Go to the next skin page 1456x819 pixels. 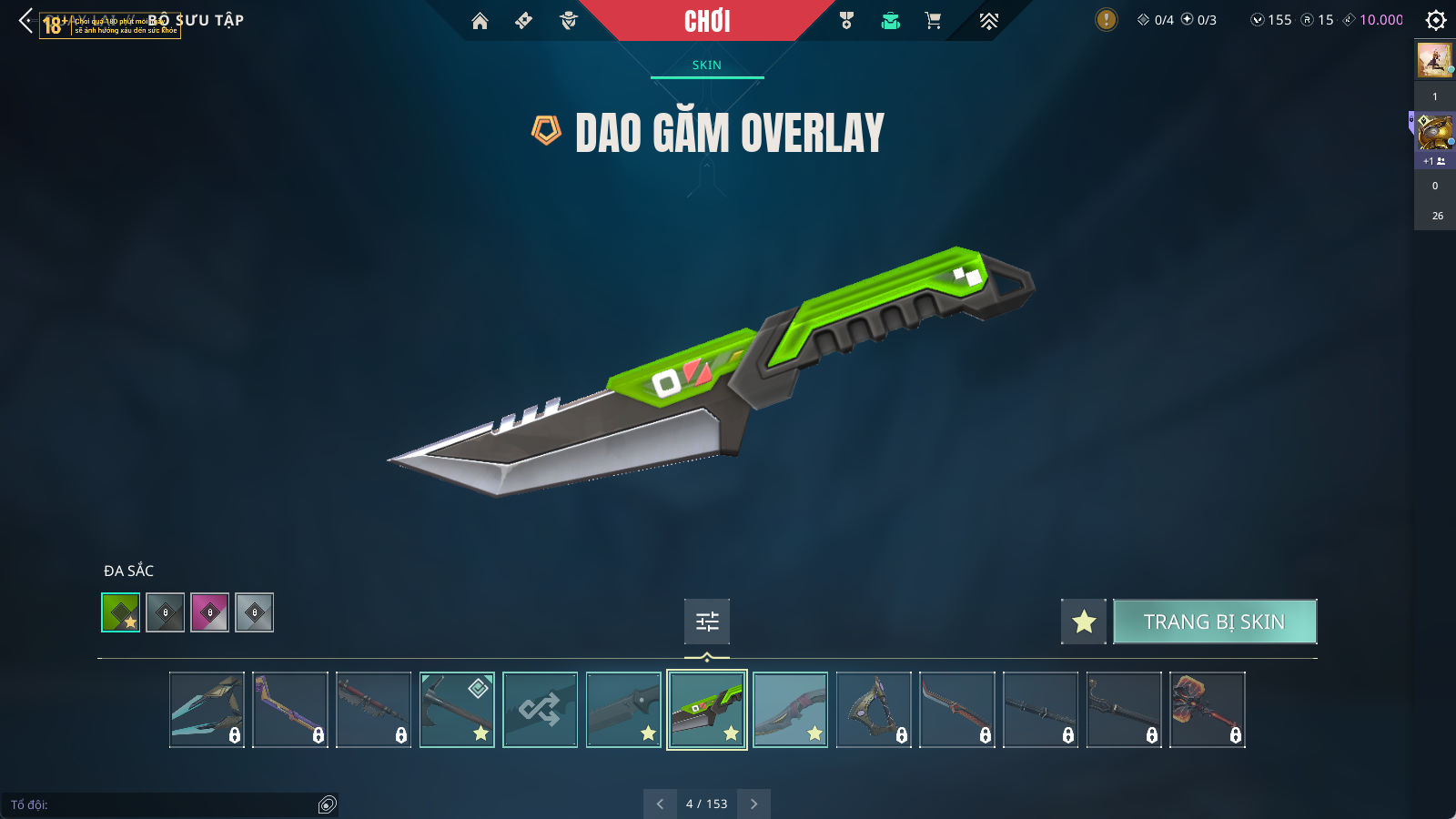[x=753, y=804]
